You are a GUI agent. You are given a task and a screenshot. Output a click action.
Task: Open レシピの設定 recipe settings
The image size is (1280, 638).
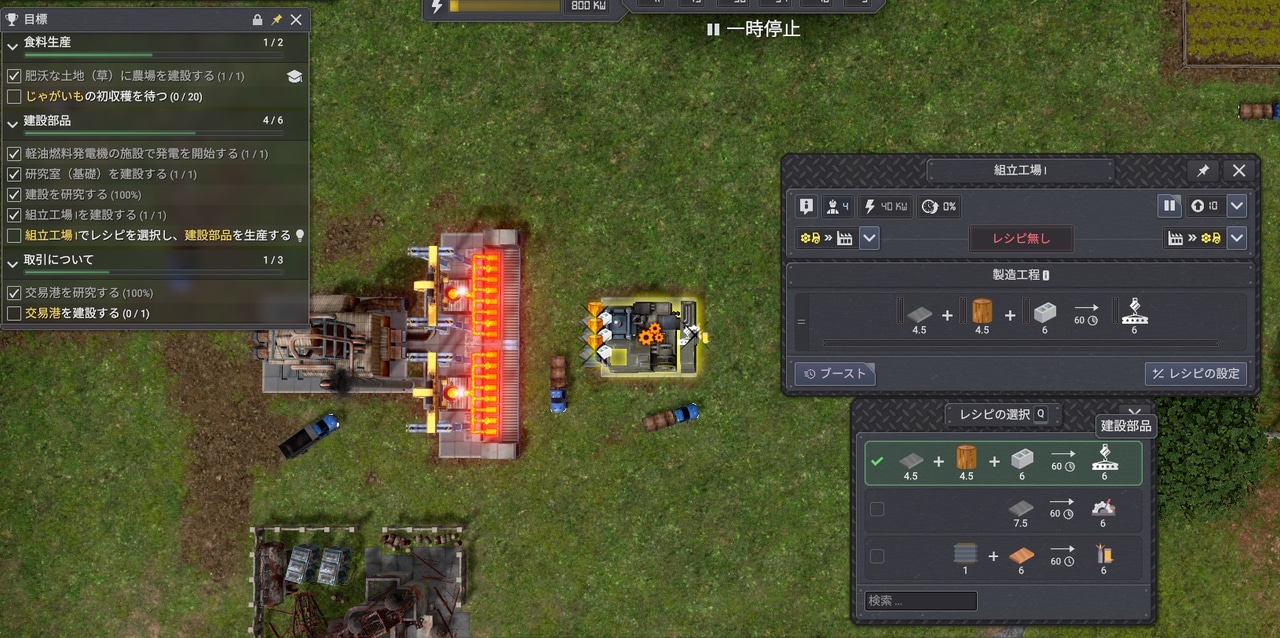pyautogui.click(x=1195, y=374)
